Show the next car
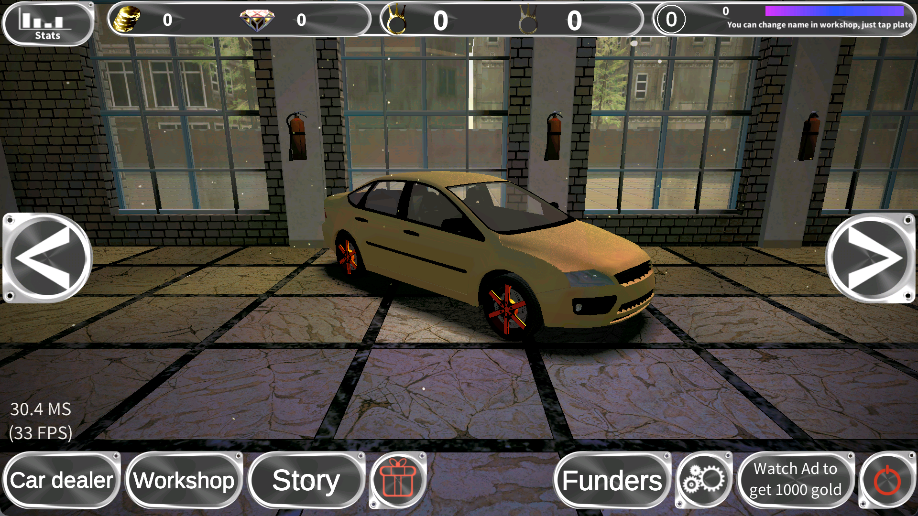The width and height of the screenshot is (918, 516). pyautogui.click(x=871, y=258)
